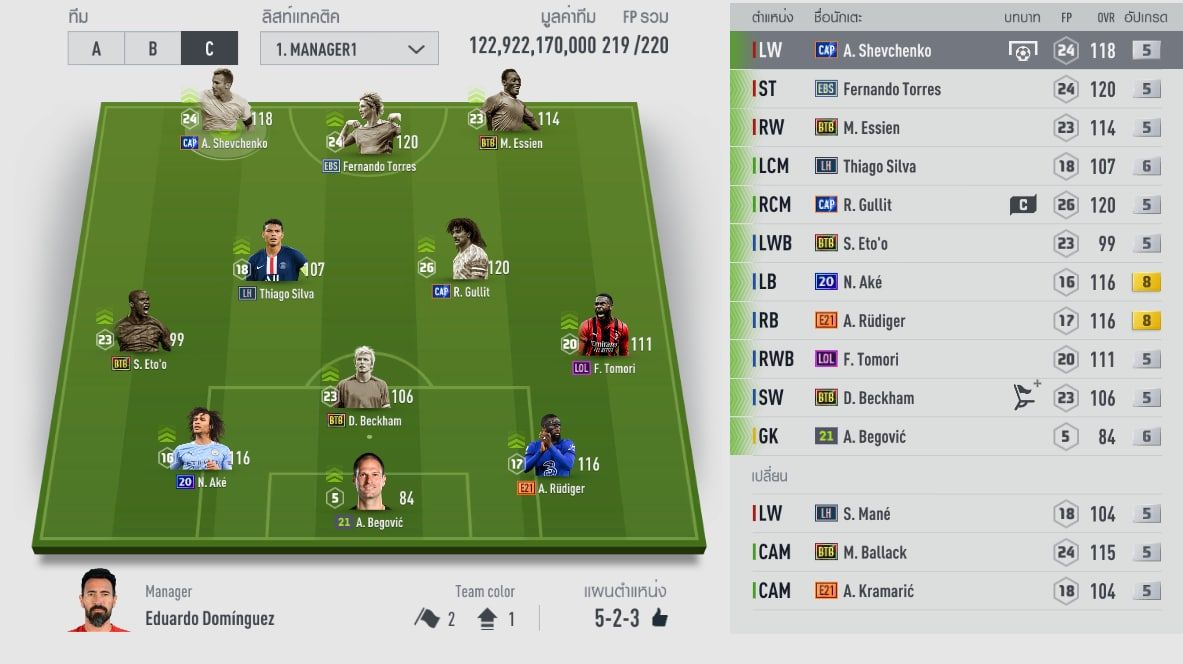The width and height of the screenshot is (1183, 664).
Task: Select team tab C
Action: [x=209, y=48]
